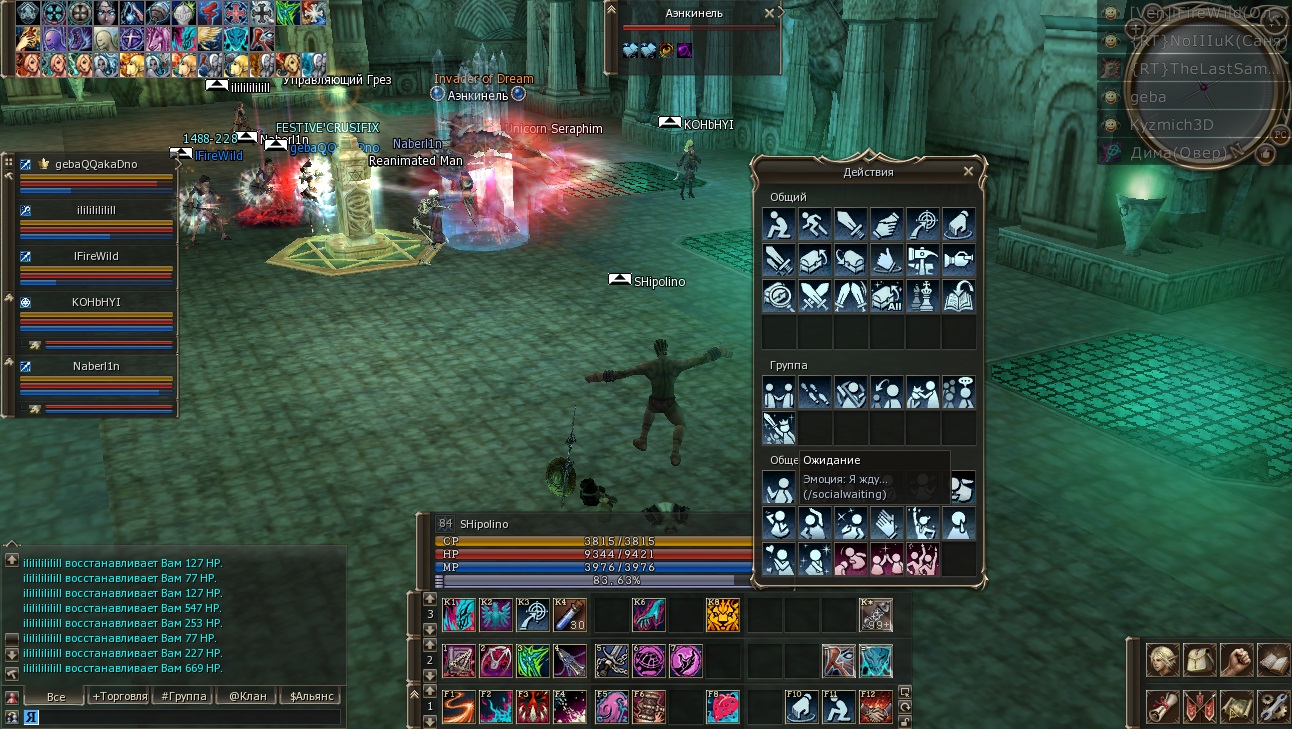Select the sit/stand action icon
The image size is (1292, 729).
(x=779, y=224)
